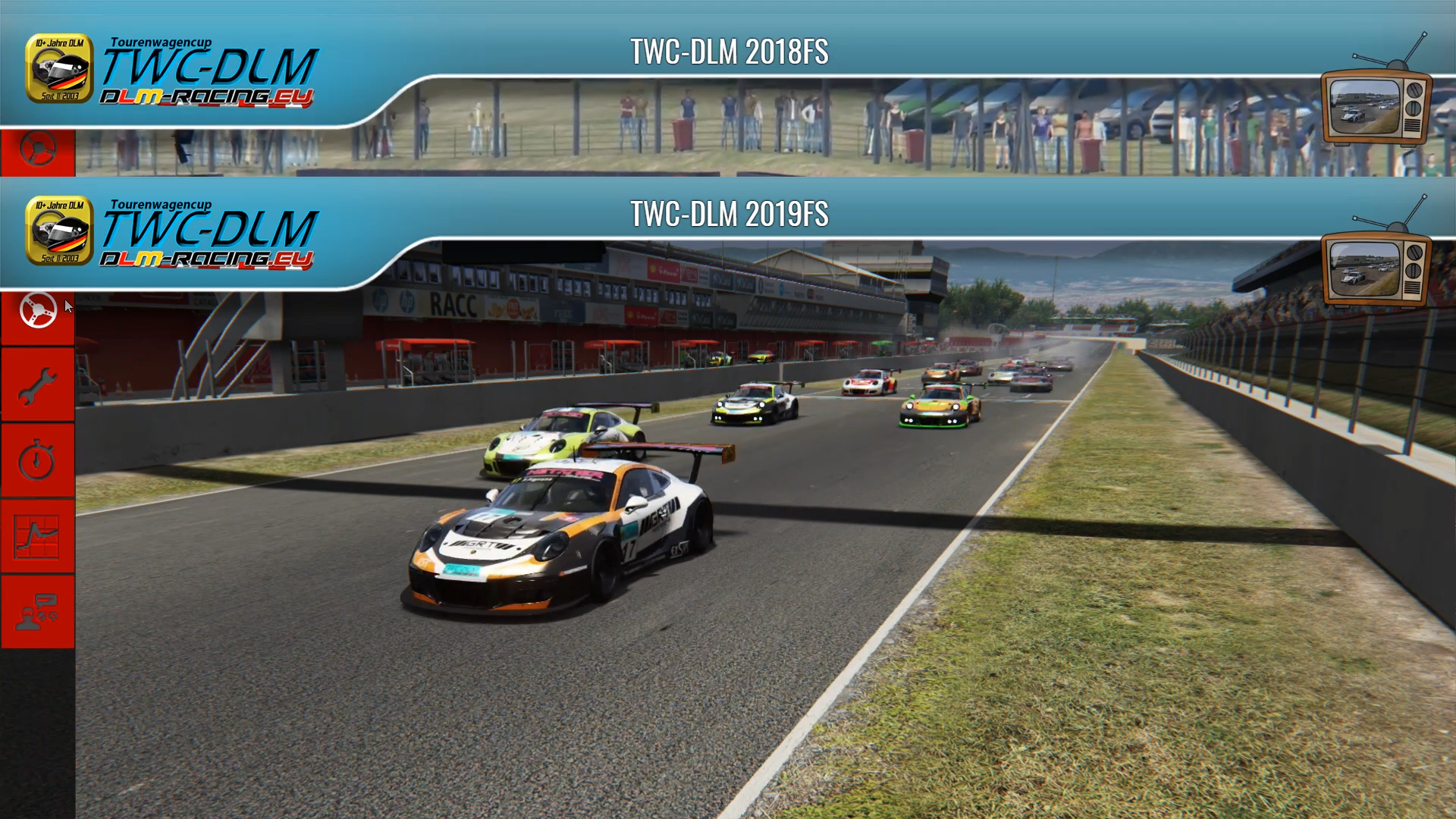Select the TWC-DLM logo in the 2019FS banner

[171, 233]
